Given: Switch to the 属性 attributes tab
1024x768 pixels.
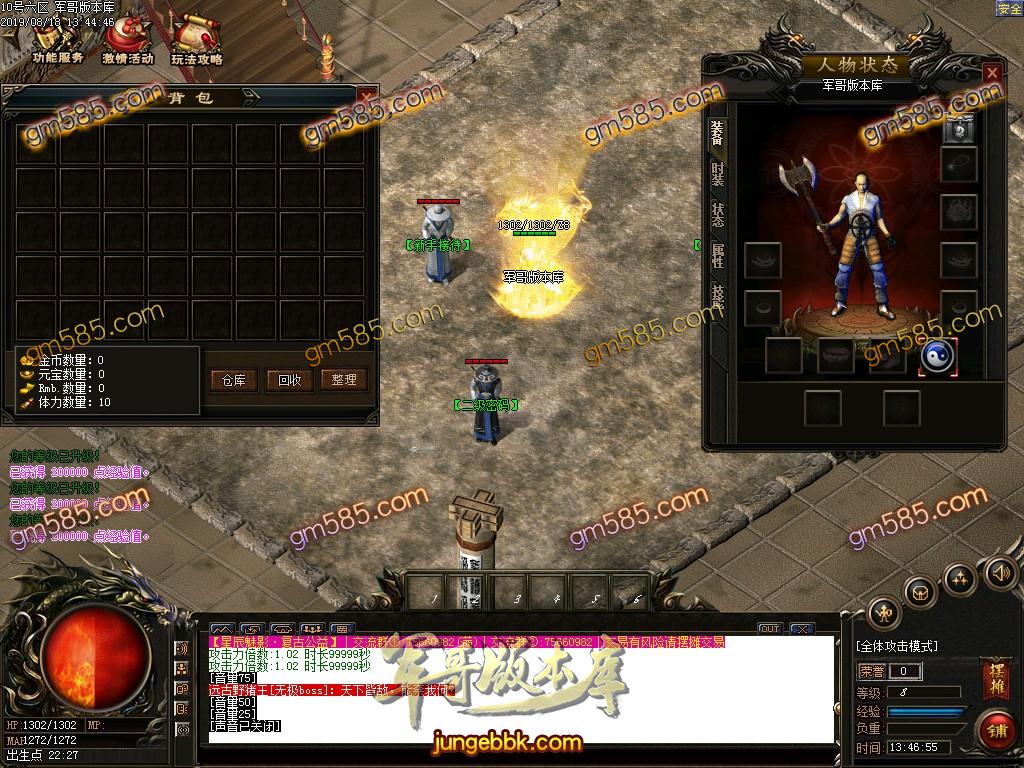Looking at the screenshot, I should [x=717, y=256].
